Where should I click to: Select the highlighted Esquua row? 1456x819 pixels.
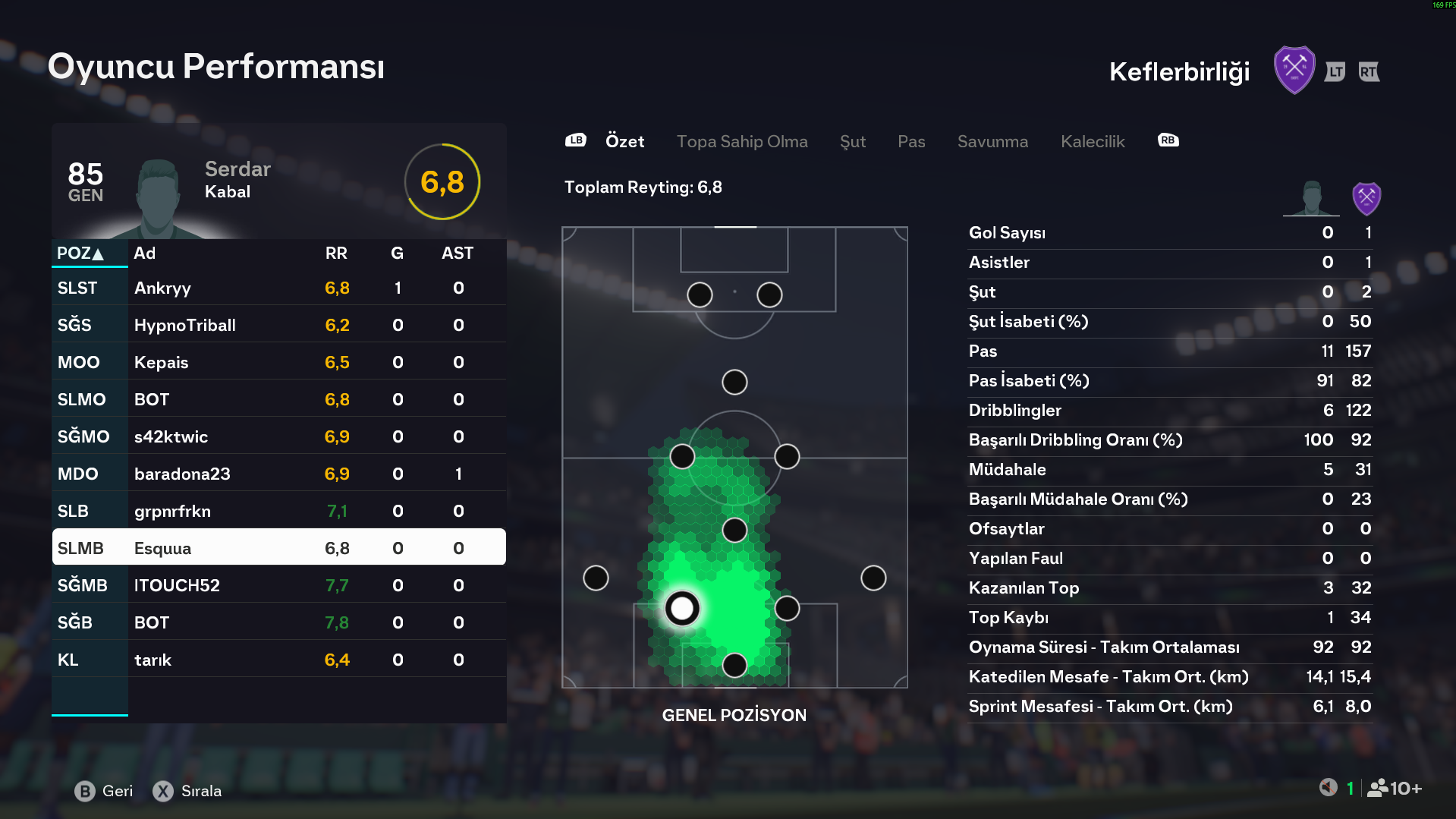(x=278, y=547)
